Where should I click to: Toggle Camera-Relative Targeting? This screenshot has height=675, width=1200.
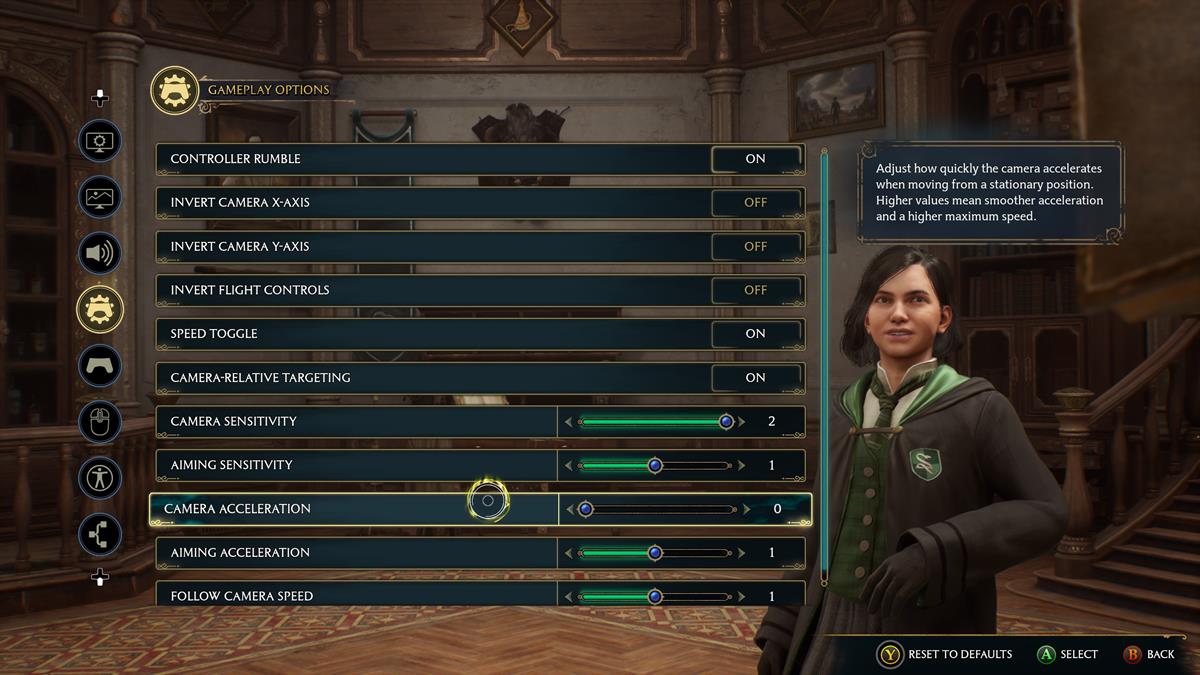(756, 378)
